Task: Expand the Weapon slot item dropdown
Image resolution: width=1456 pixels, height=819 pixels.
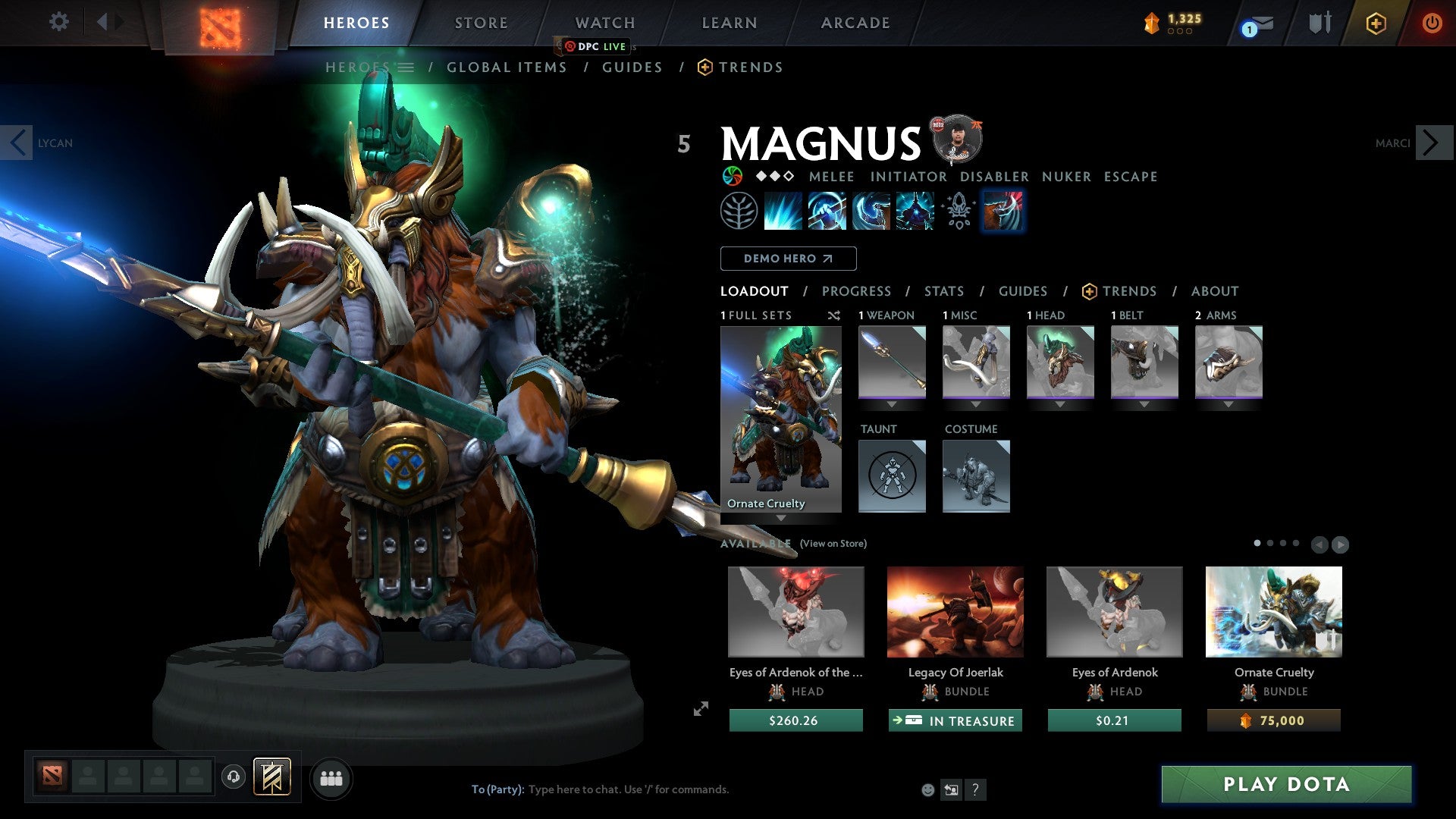Action: [x=892, y=403]
